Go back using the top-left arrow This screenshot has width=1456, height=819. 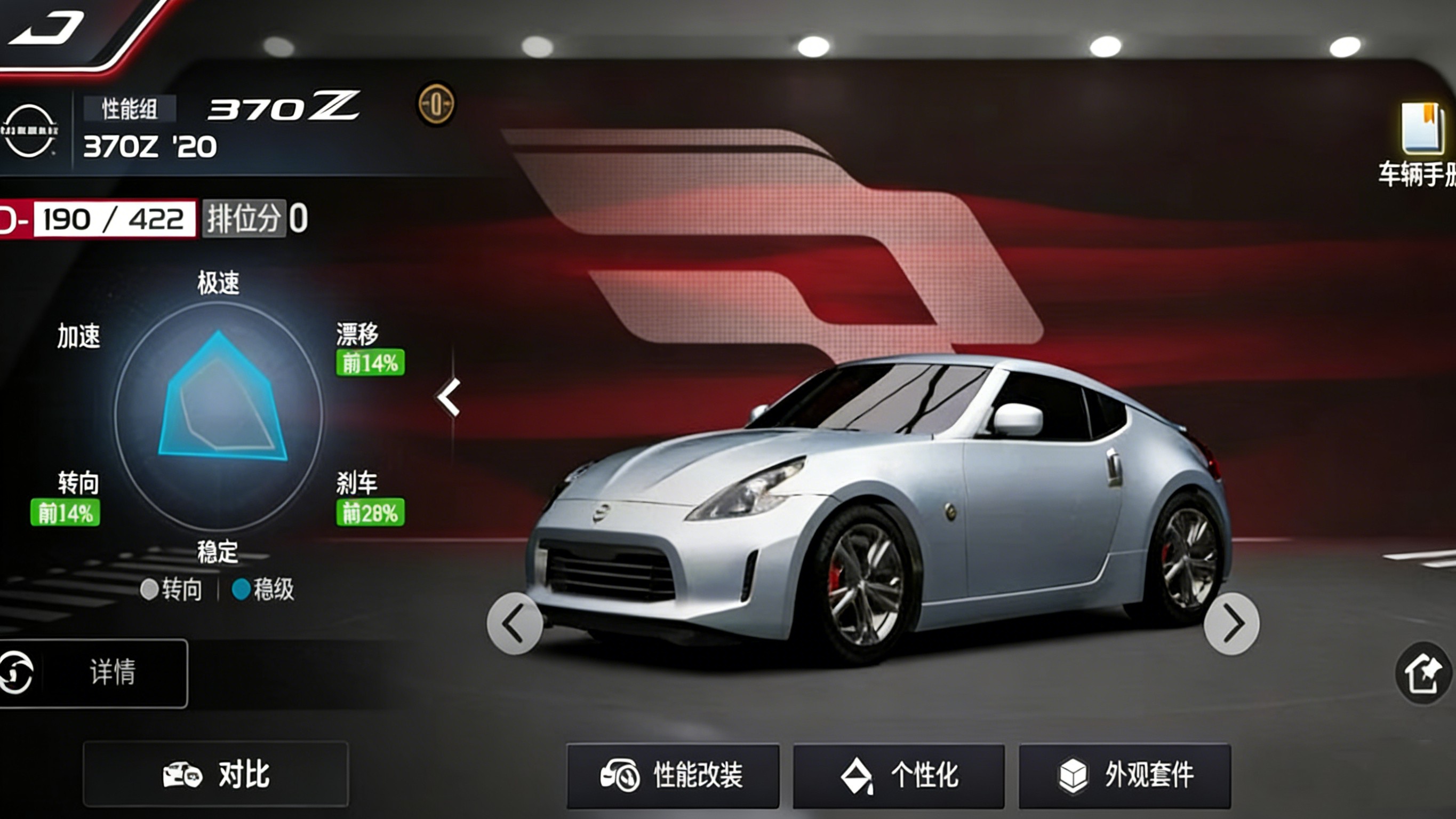48,28
